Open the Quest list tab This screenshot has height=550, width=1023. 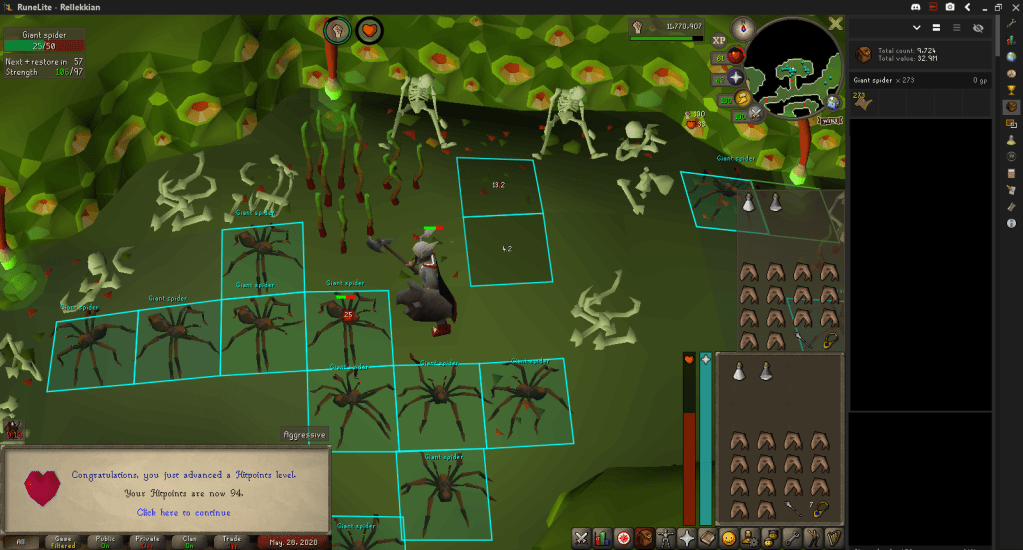[x=625, y=538]
